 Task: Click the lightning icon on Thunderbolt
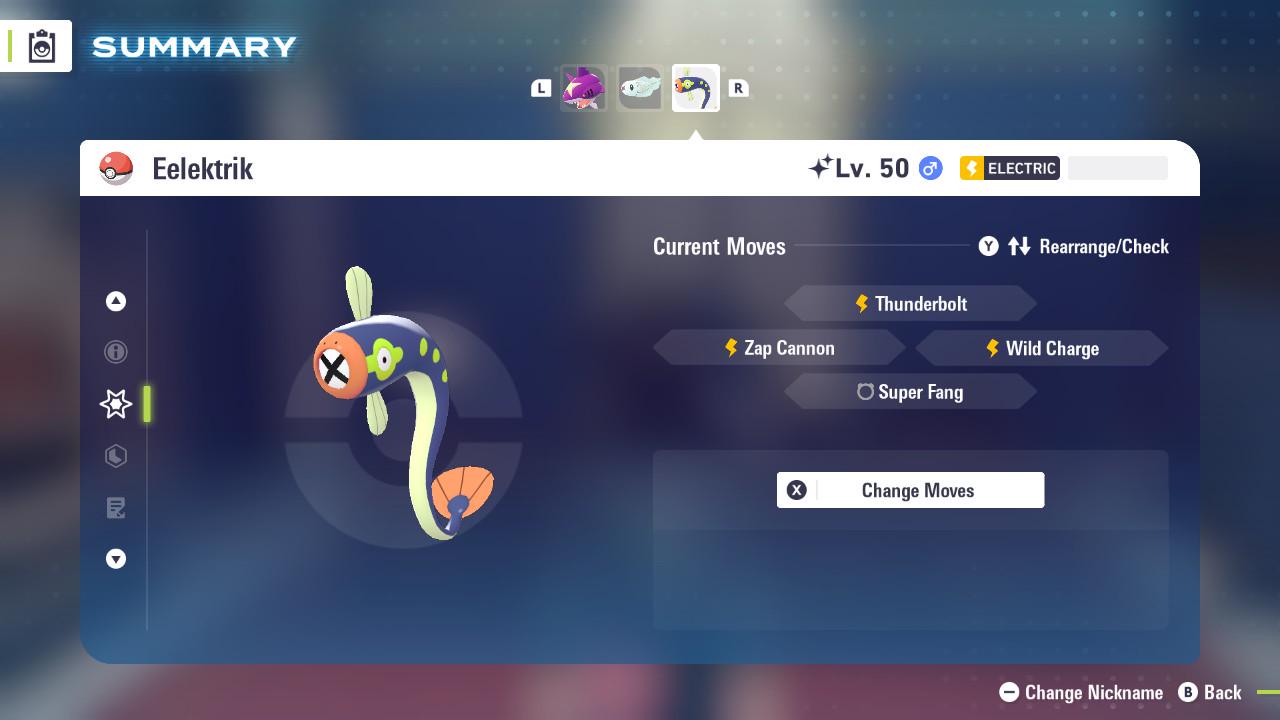pos(862,303)
